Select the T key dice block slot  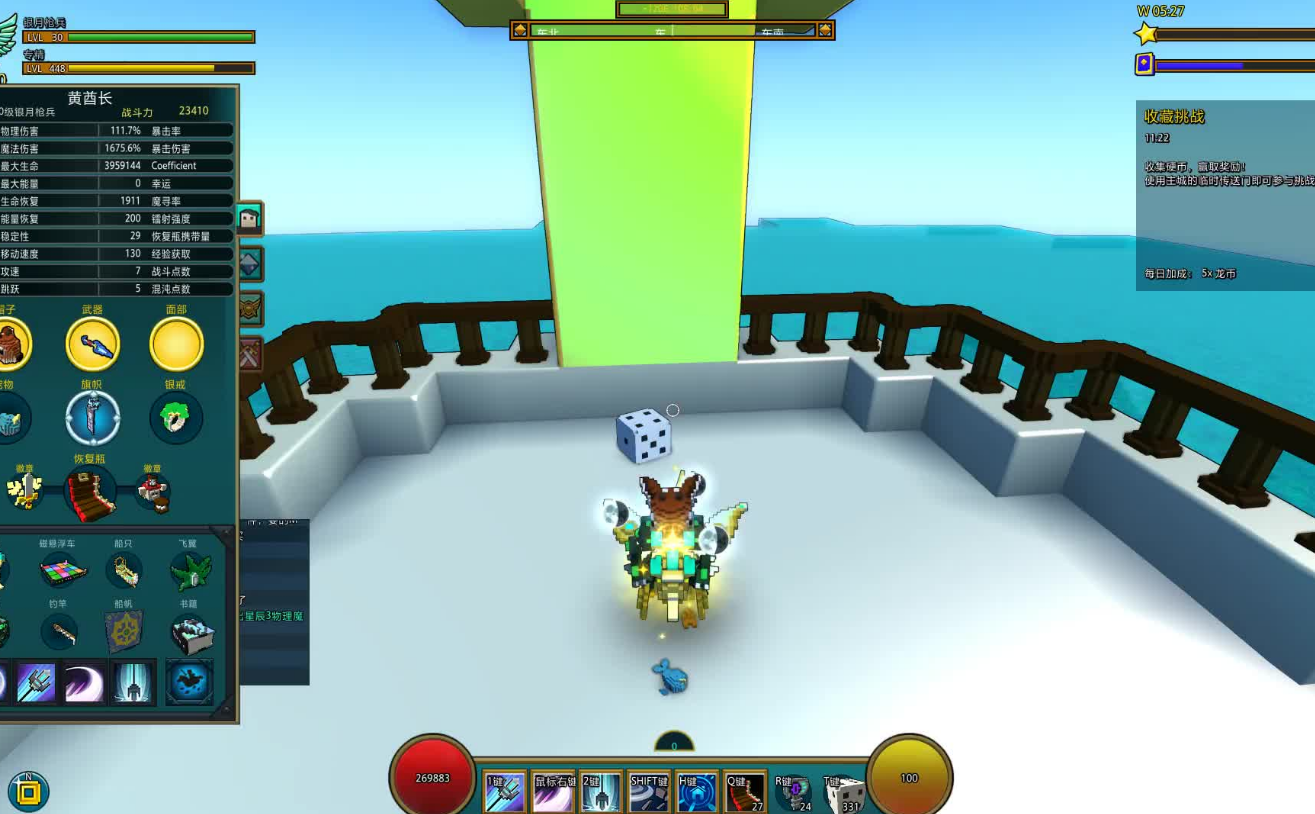tap(843, 793)
